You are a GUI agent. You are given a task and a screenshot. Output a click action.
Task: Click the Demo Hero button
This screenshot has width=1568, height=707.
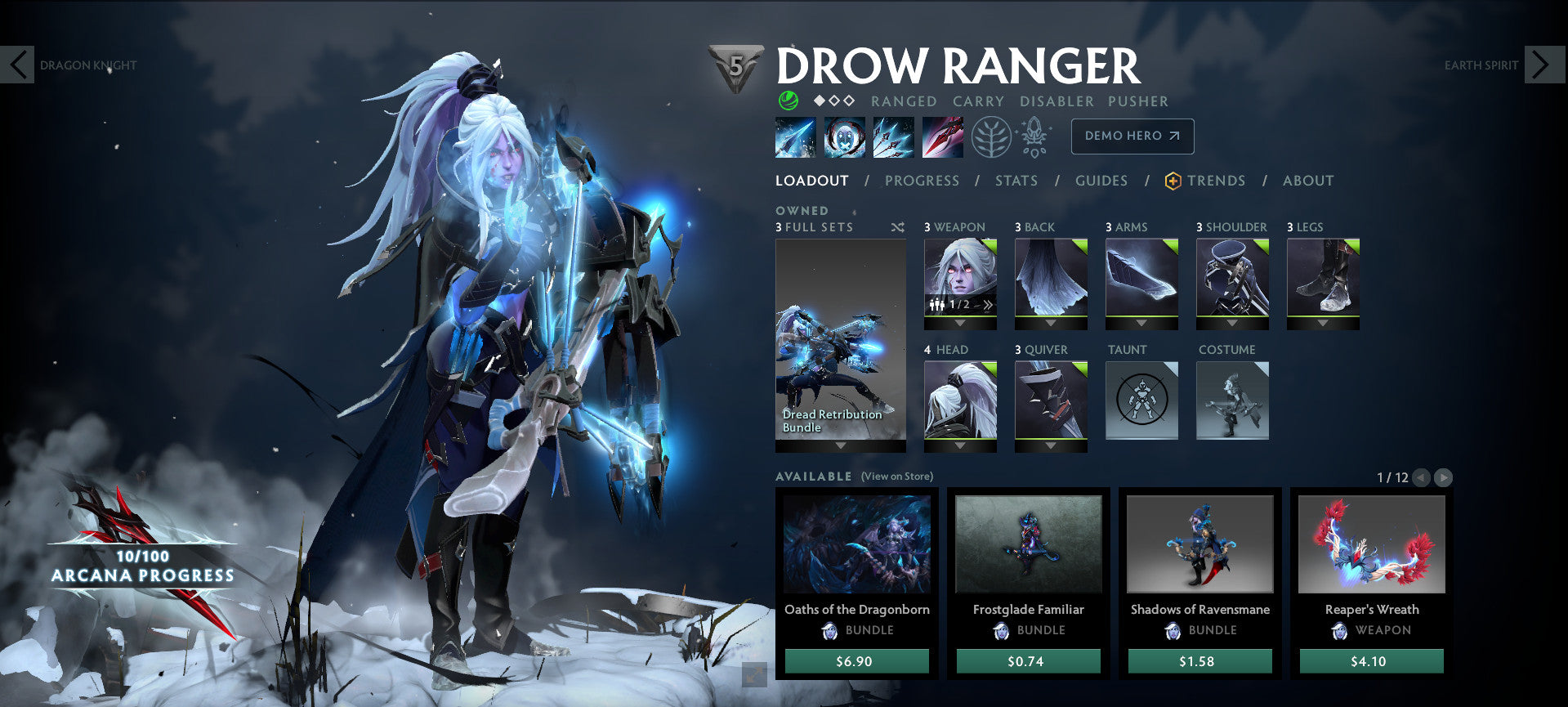pyautogui.click(x=1132, y=136)
